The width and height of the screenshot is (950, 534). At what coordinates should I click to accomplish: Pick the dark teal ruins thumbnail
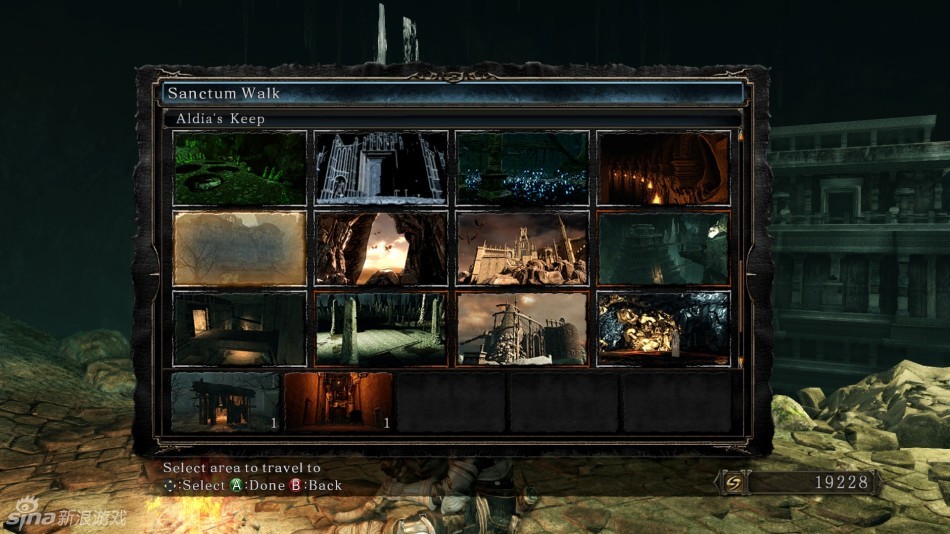coord(664,248)
